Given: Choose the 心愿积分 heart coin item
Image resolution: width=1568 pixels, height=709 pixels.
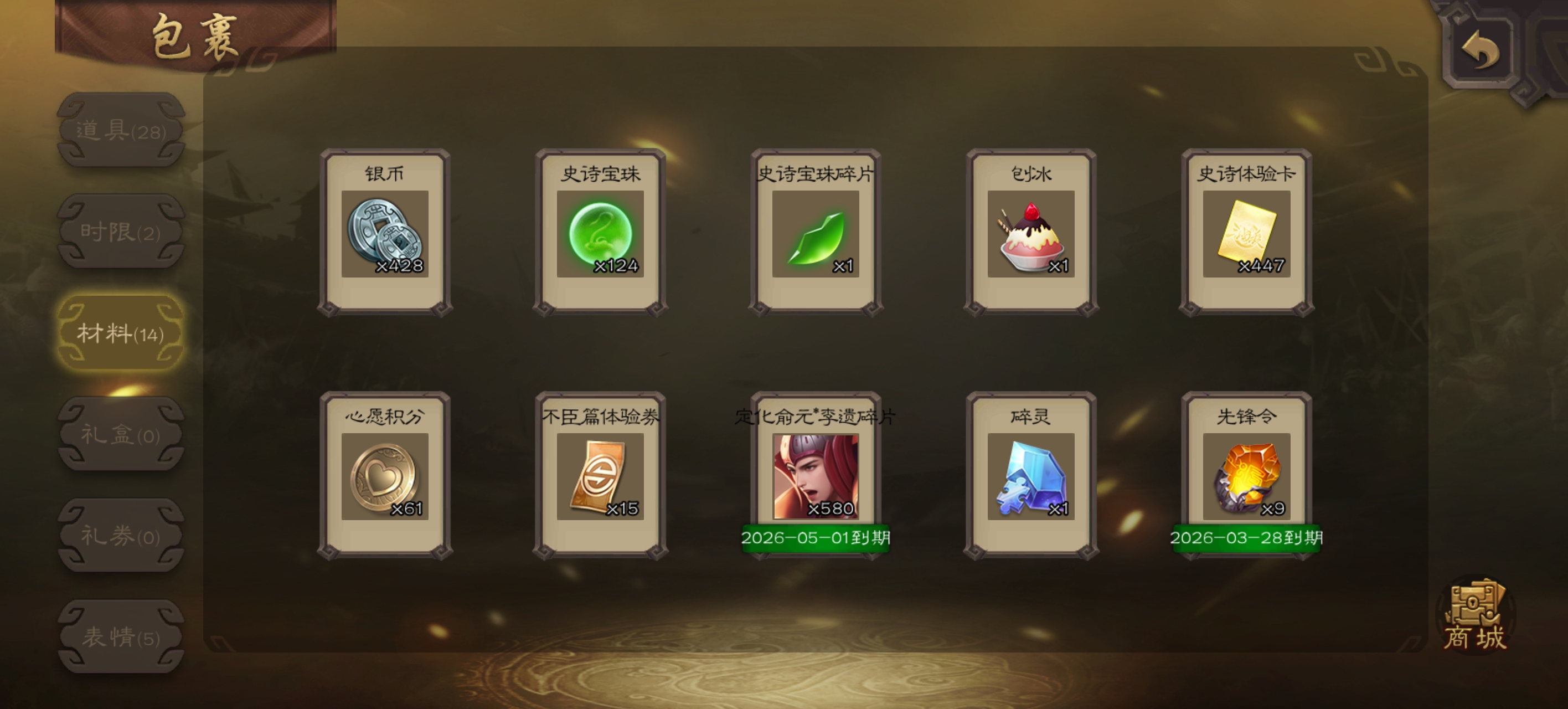Looking at the screenshot, I should tap(385, 476).
